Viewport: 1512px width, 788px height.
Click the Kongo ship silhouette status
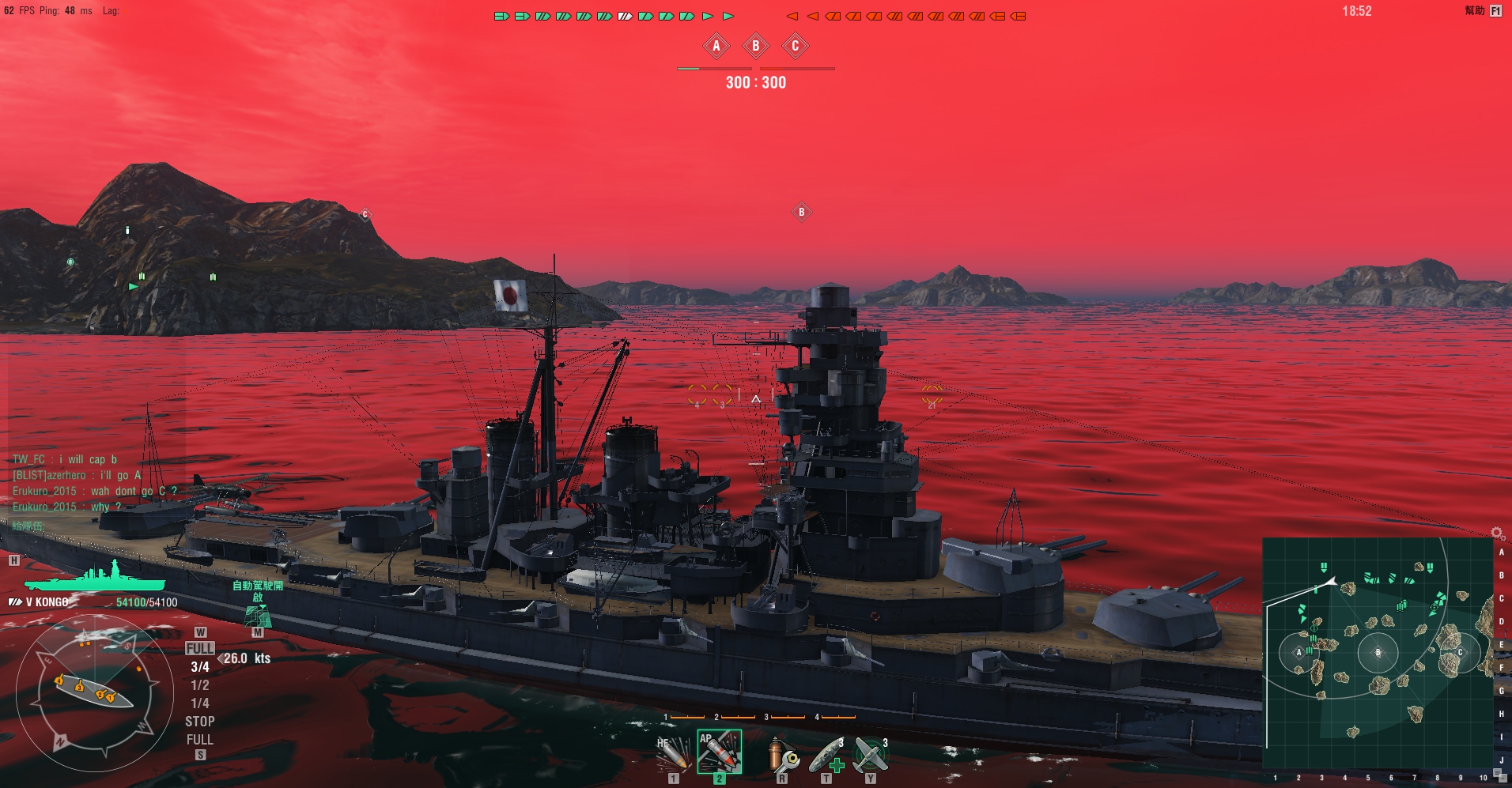click(x=95, y=576)
